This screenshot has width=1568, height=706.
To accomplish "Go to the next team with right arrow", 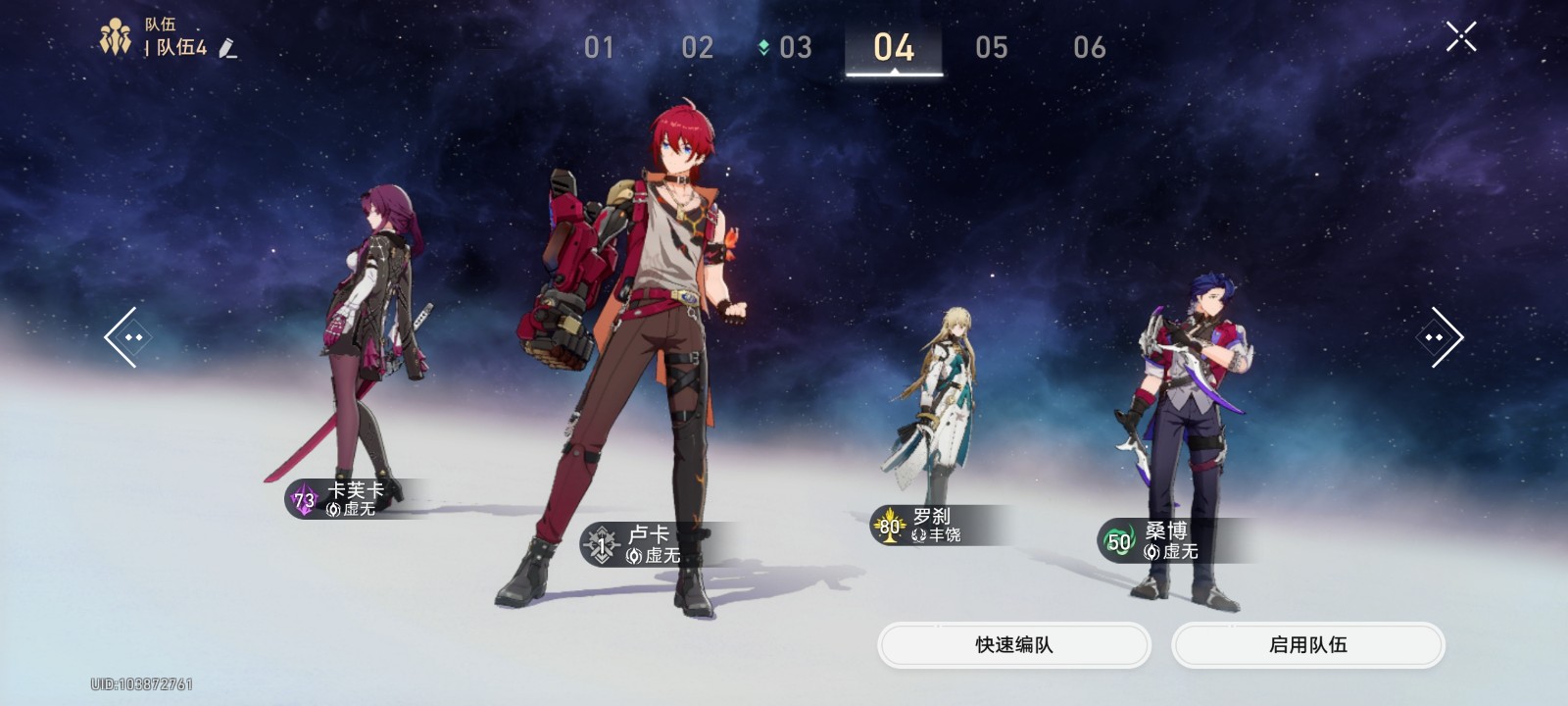I will pyautogui.click(x=1441, y=337).
